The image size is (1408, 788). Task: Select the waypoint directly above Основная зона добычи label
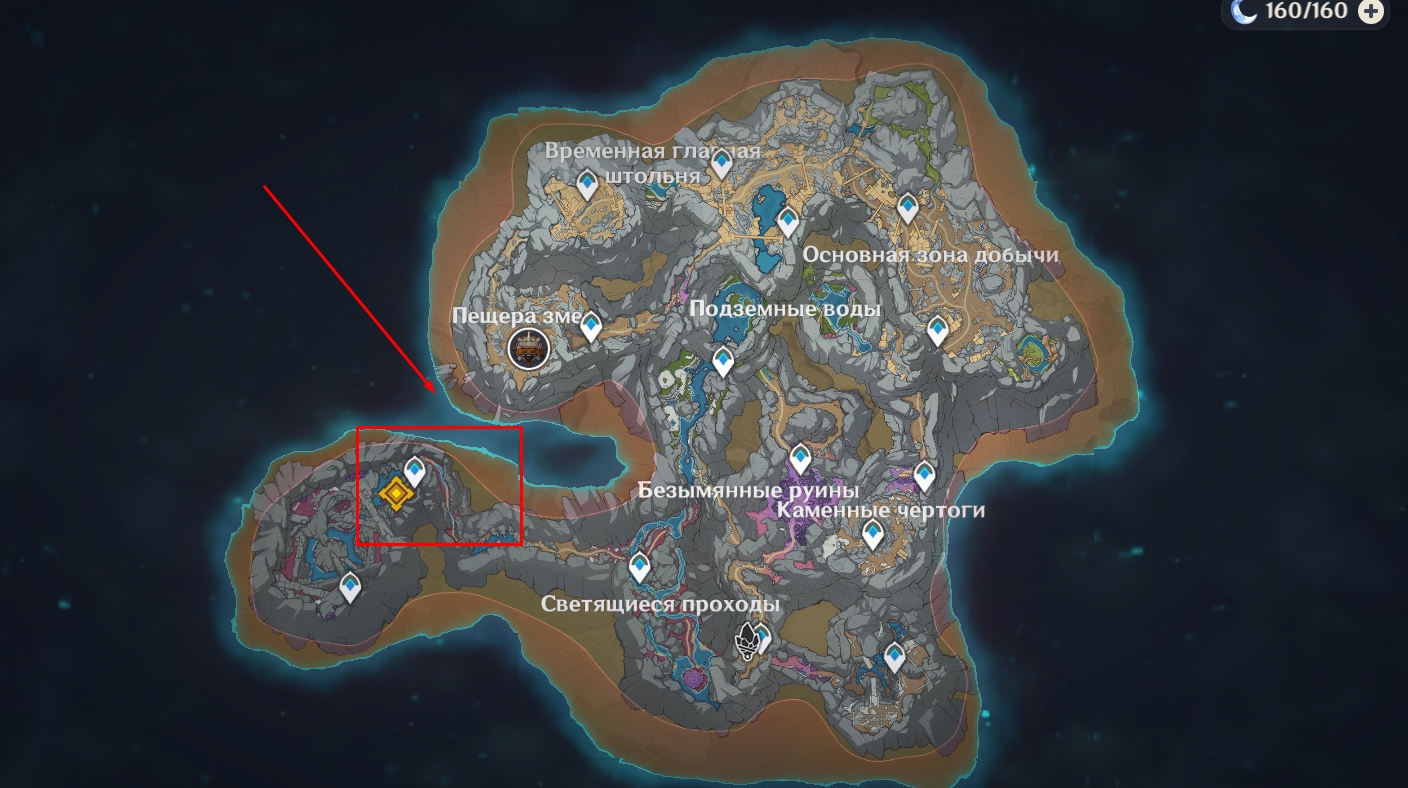click(907, 207)
